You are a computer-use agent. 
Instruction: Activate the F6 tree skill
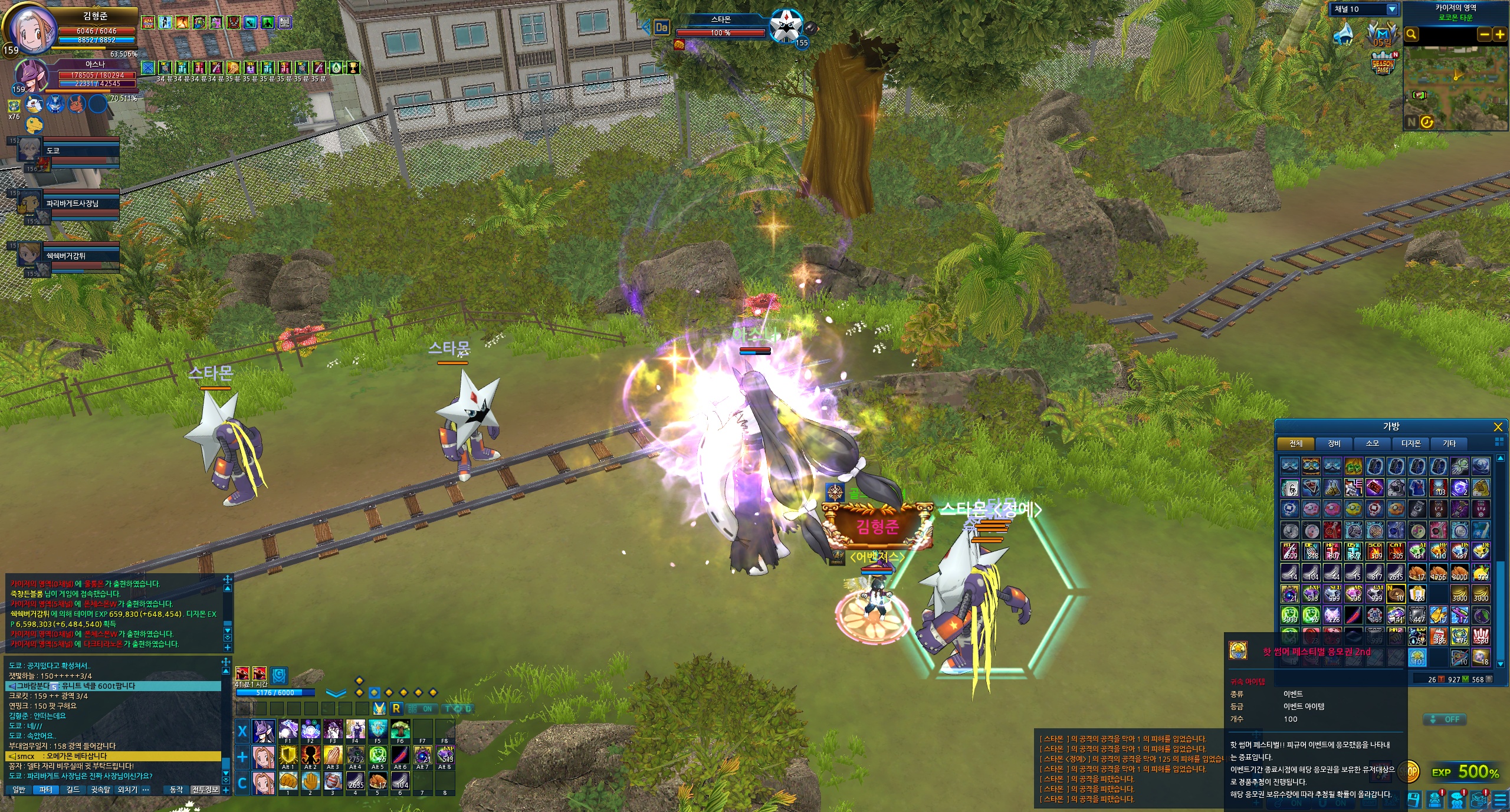(401, 731)
